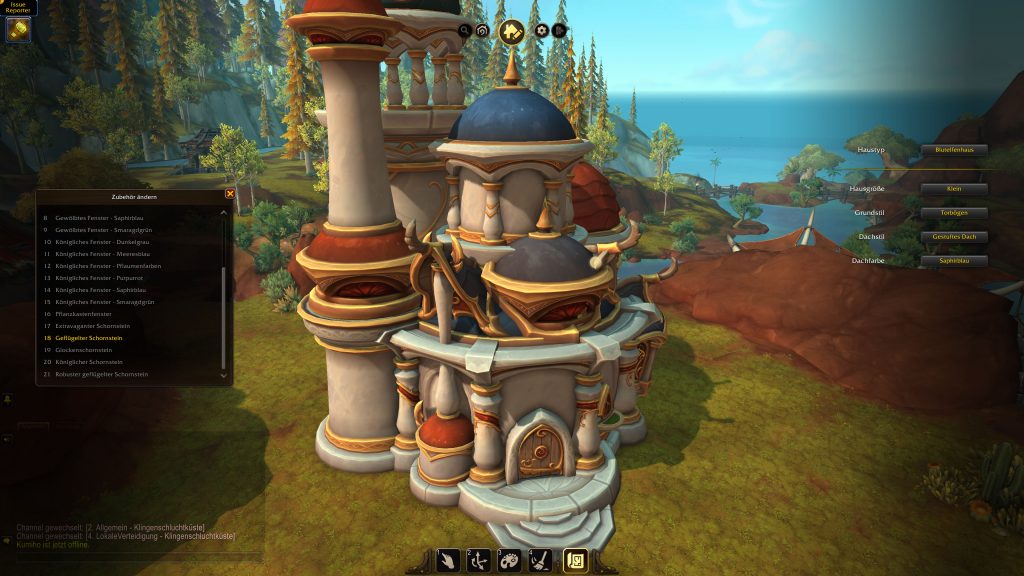Screen dimensions: 1024x576
Task: Click the highlighted floor plan tool
Action: click(575, 561)
